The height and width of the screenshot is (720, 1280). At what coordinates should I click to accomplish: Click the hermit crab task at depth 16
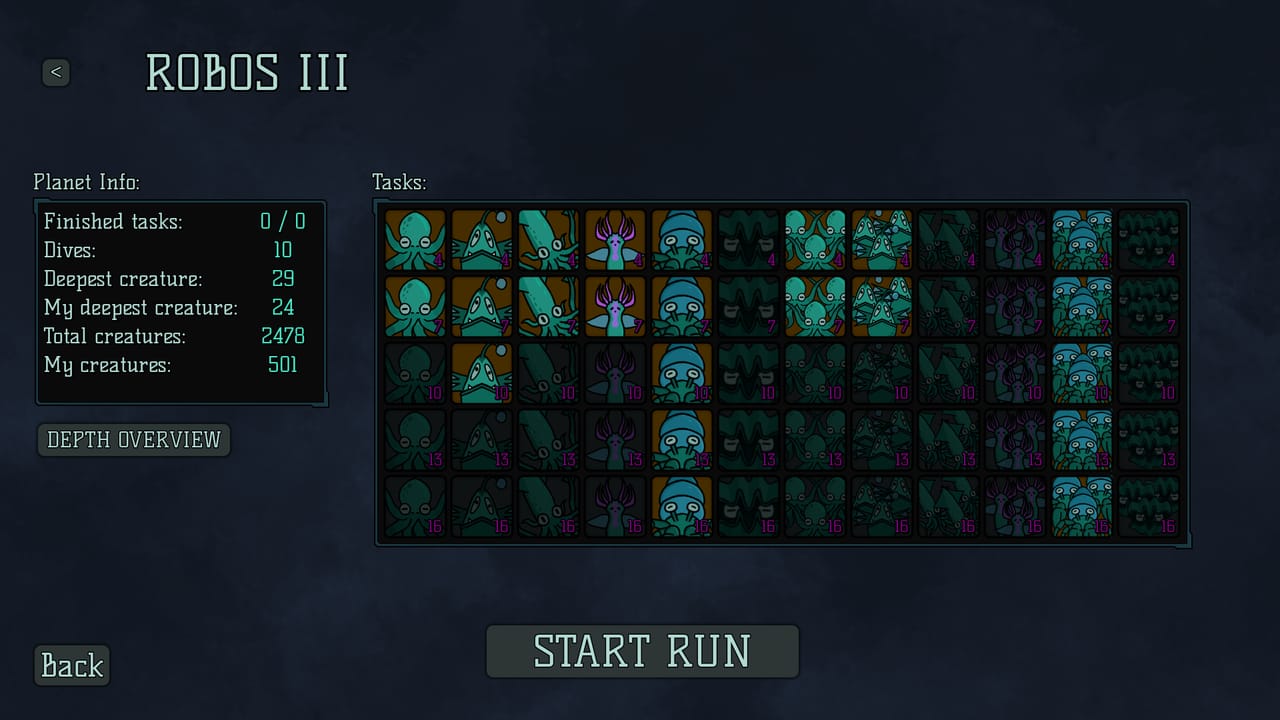tap(681, 508)
